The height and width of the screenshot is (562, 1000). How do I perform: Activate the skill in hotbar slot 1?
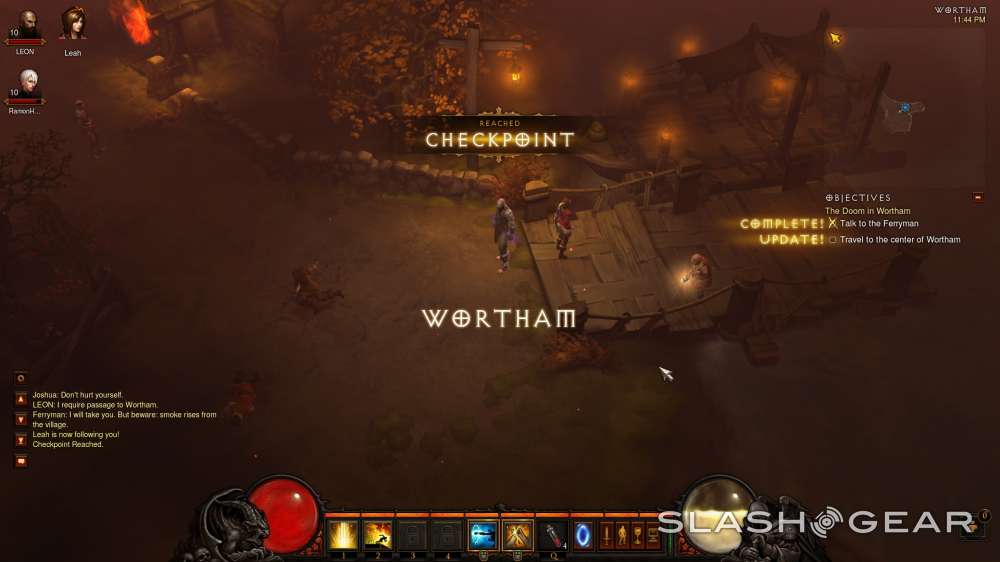click(343, 535)
